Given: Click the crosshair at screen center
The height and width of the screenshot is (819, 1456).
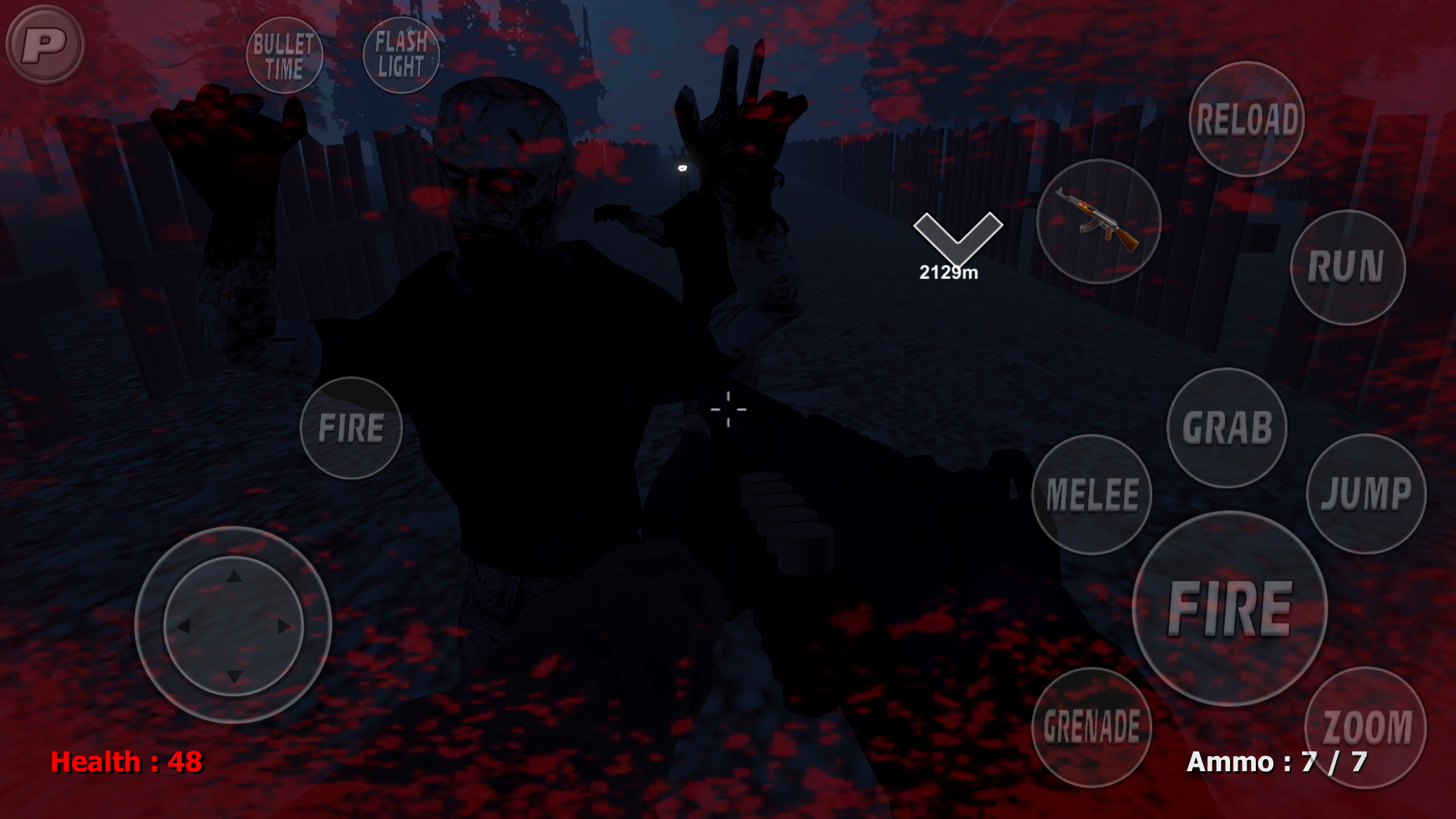Looking at the screenshot, I should pos(728,409).
